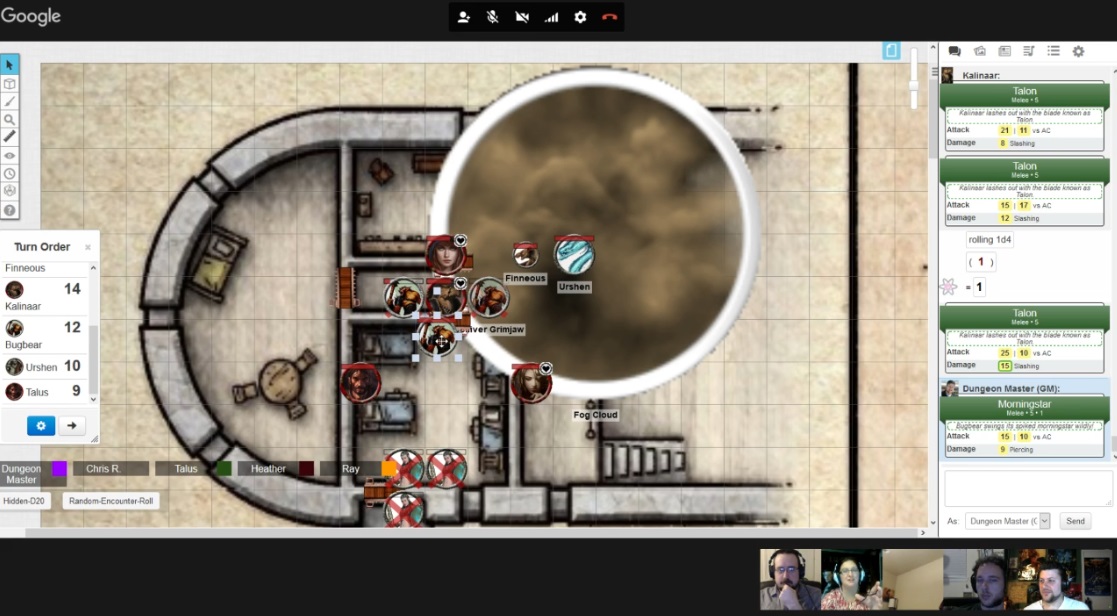
Task: Open the page toolbar icon
Action: pyautogui.click(x=892, y=50)
